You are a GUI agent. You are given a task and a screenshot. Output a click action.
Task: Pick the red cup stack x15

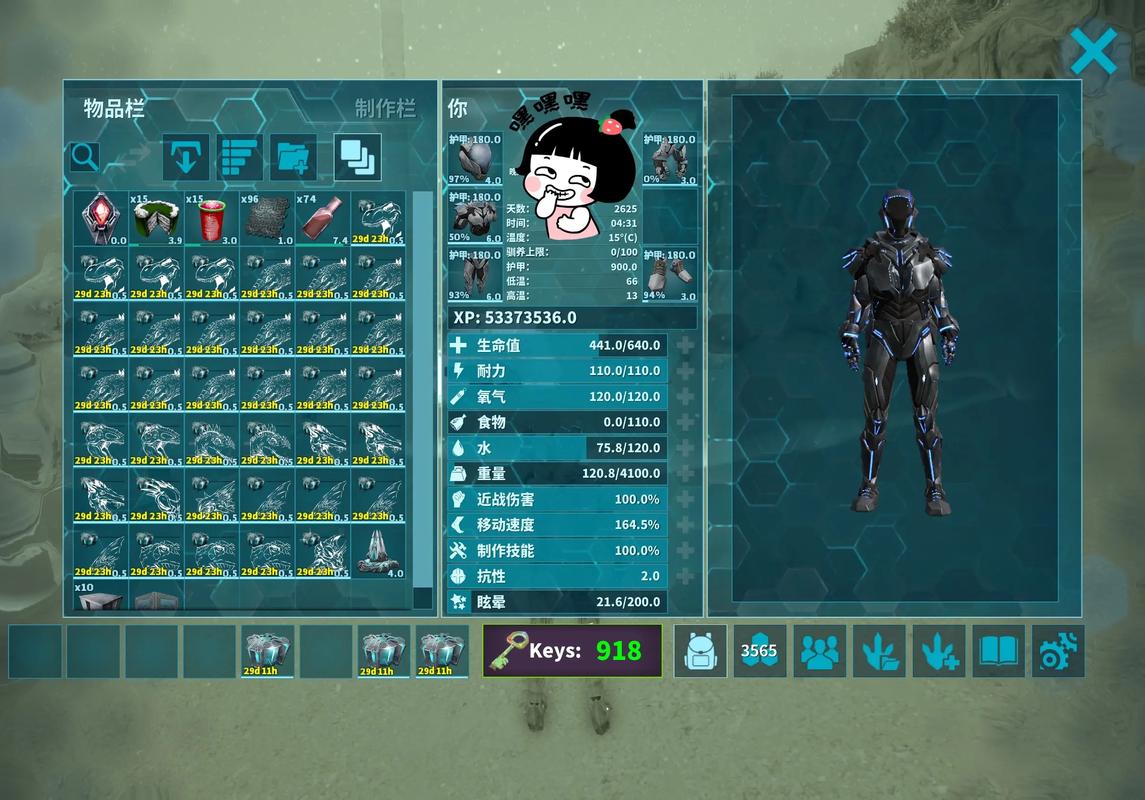(211, 219)
